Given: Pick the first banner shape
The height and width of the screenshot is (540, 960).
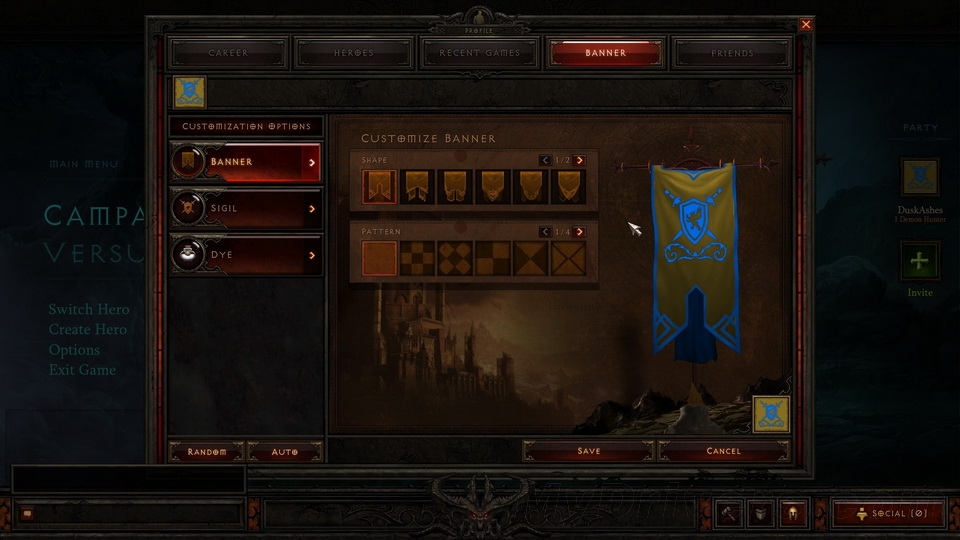Looking at the screenshot, I should coord(379,186).
